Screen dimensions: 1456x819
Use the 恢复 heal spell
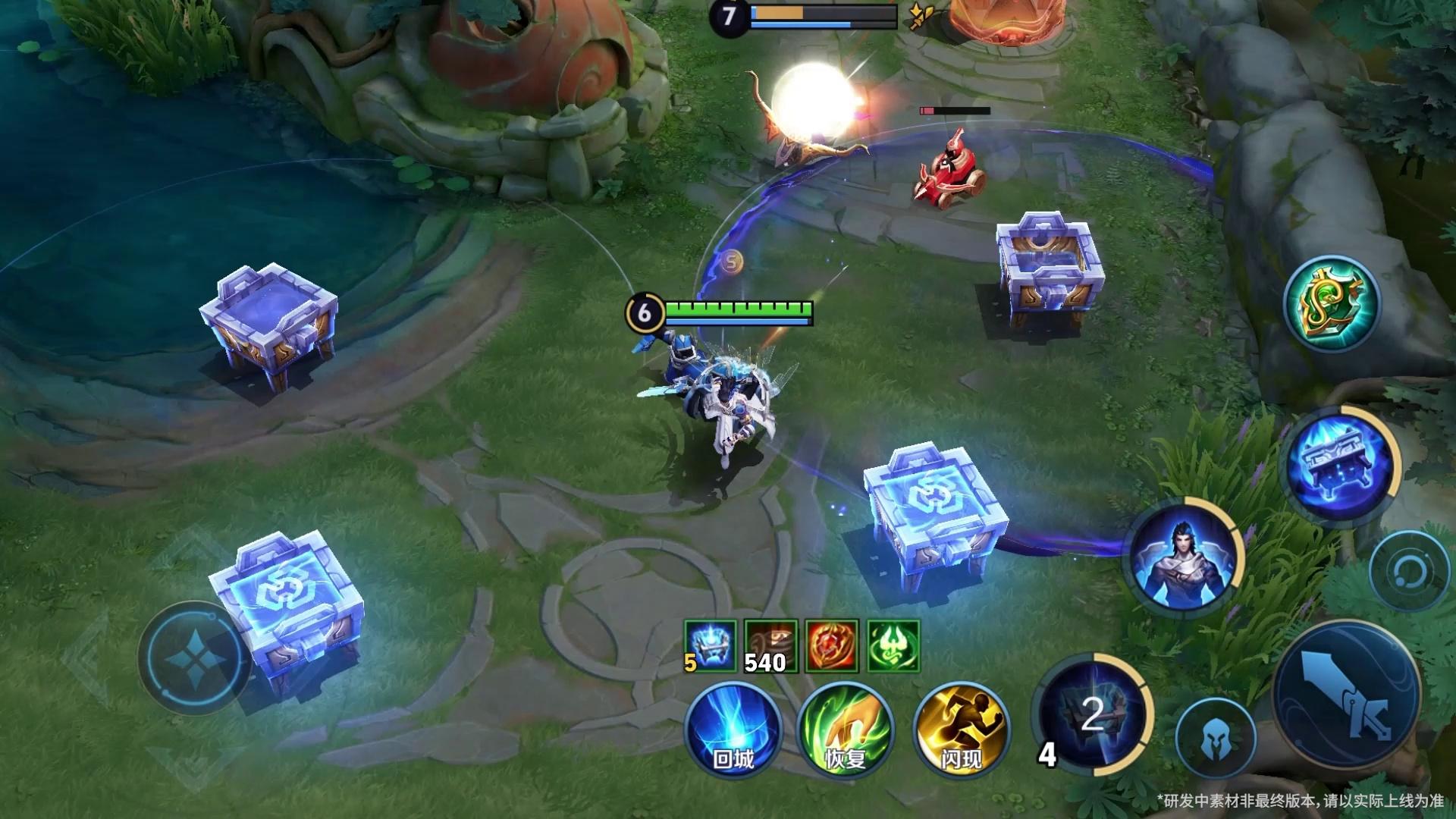click(x=846, y=728)
